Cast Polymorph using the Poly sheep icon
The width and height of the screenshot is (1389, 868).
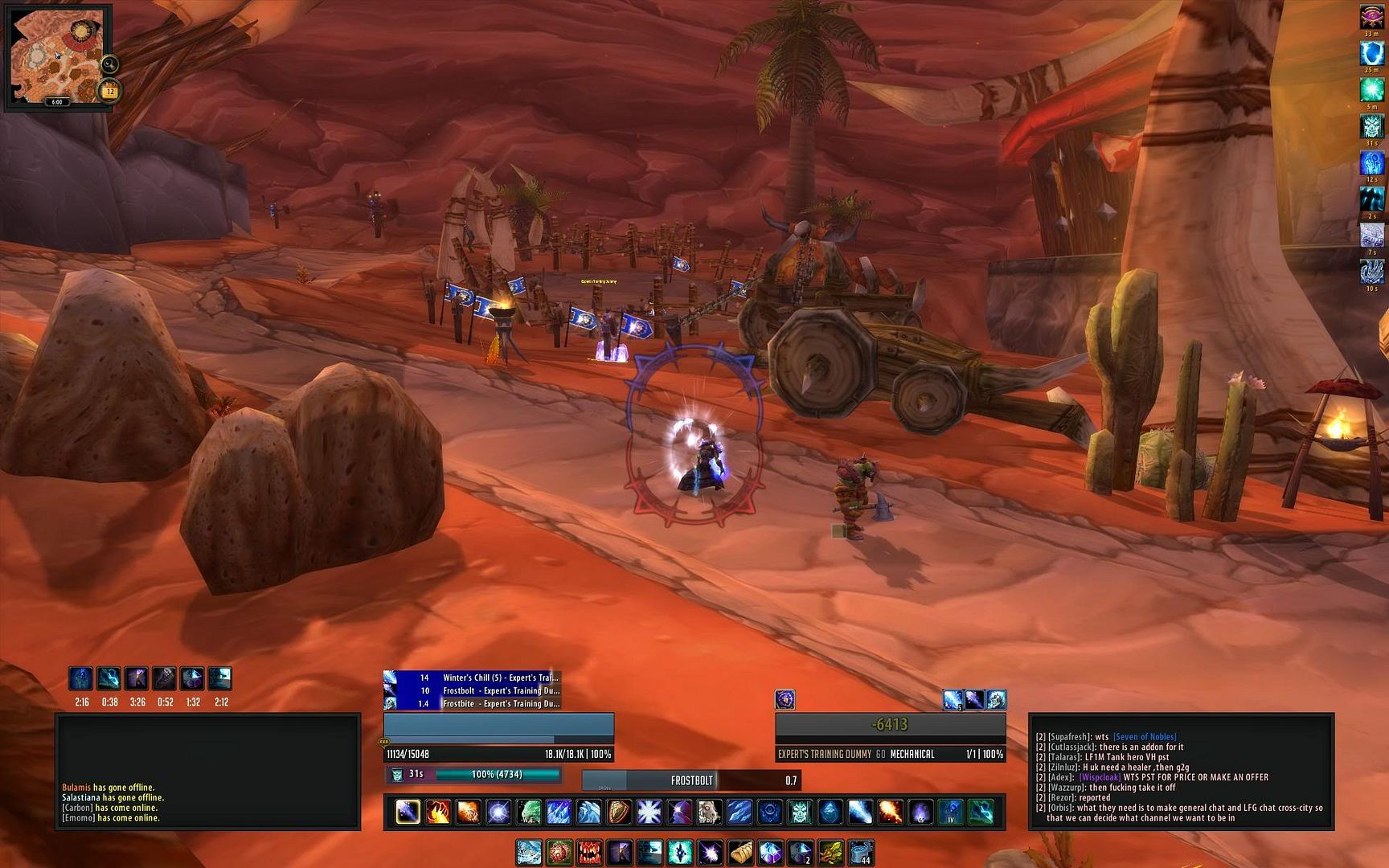(709, 812)
